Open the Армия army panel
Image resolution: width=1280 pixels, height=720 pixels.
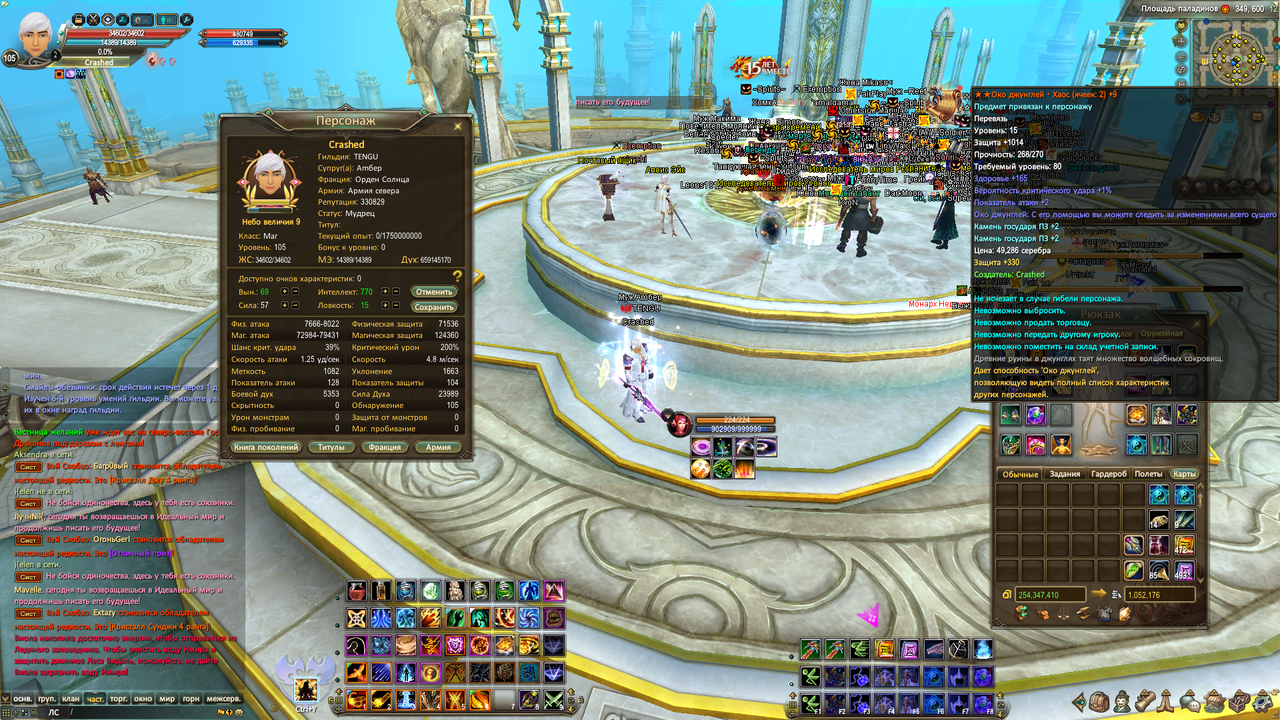tap(438, 447)
